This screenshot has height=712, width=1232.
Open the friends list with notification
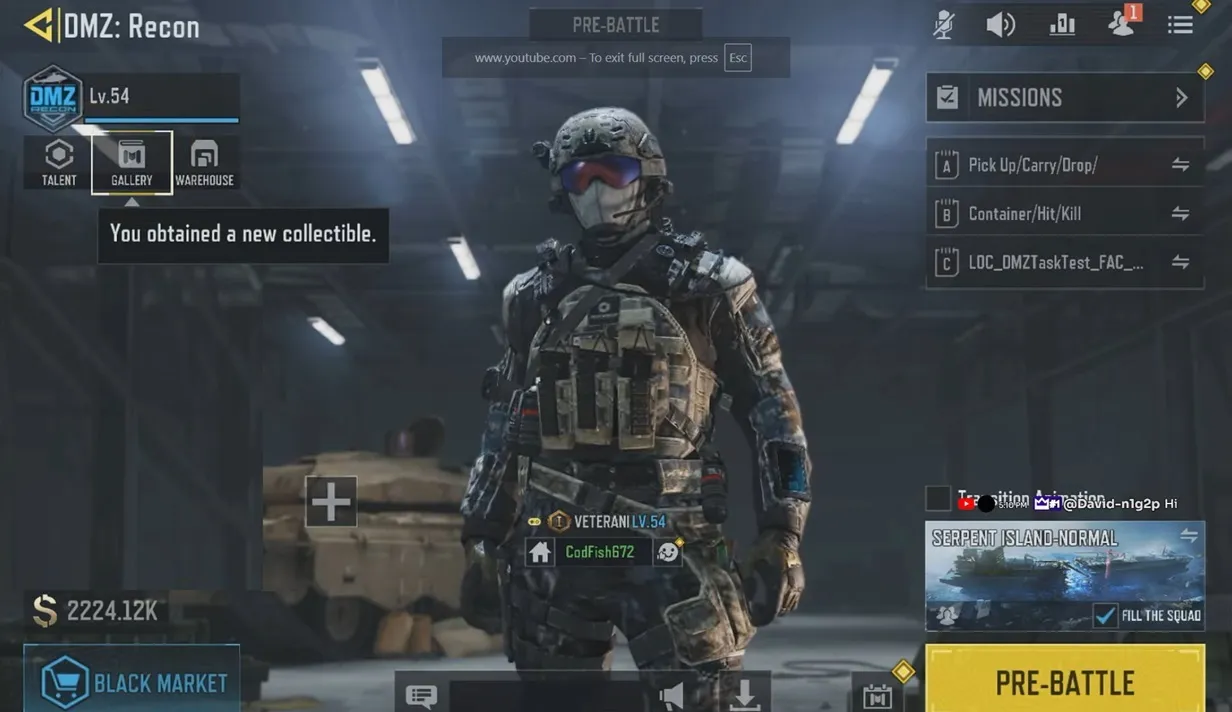tap(1122, 24)
